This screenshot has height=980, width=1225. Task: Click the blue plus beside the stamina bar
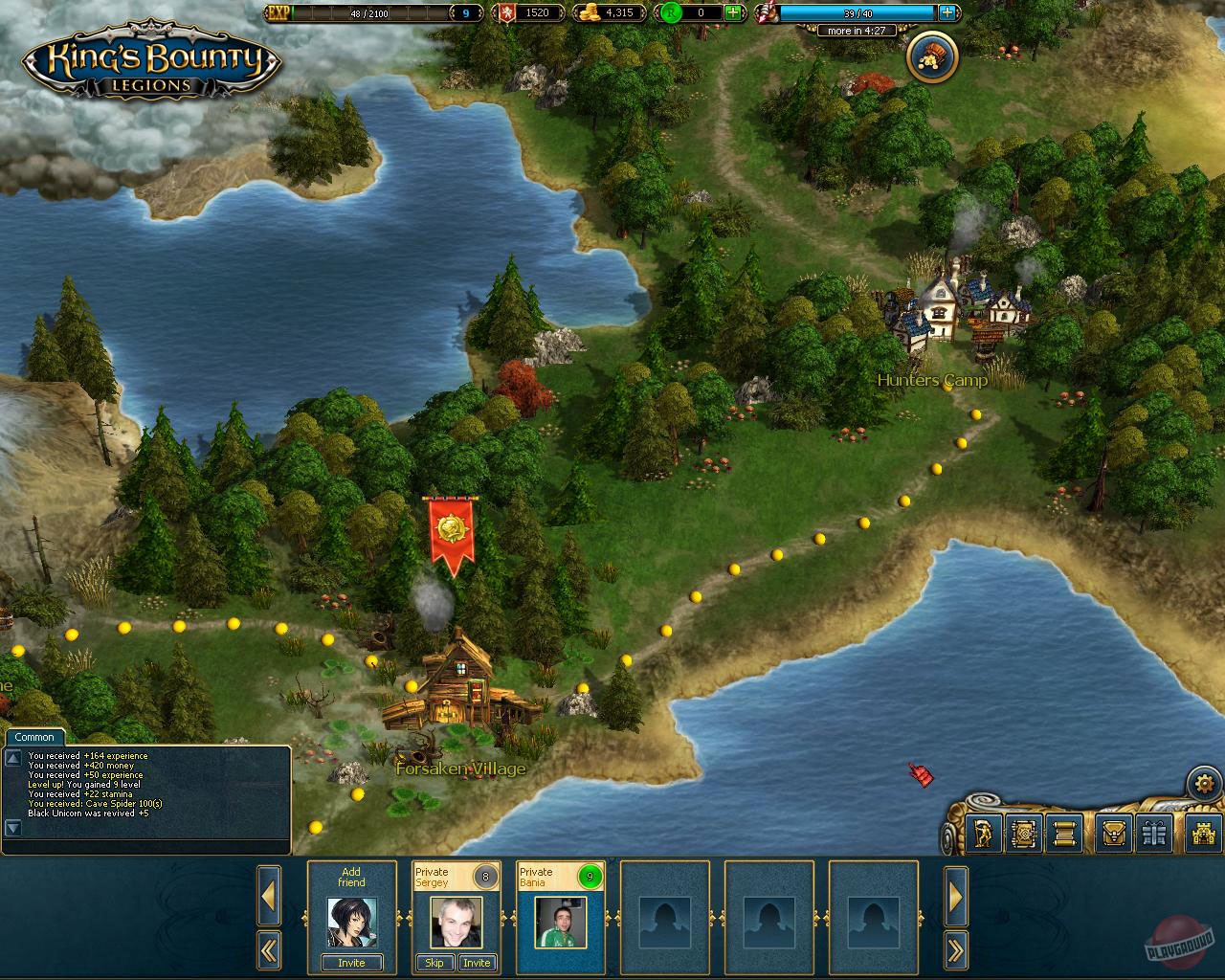949,12
